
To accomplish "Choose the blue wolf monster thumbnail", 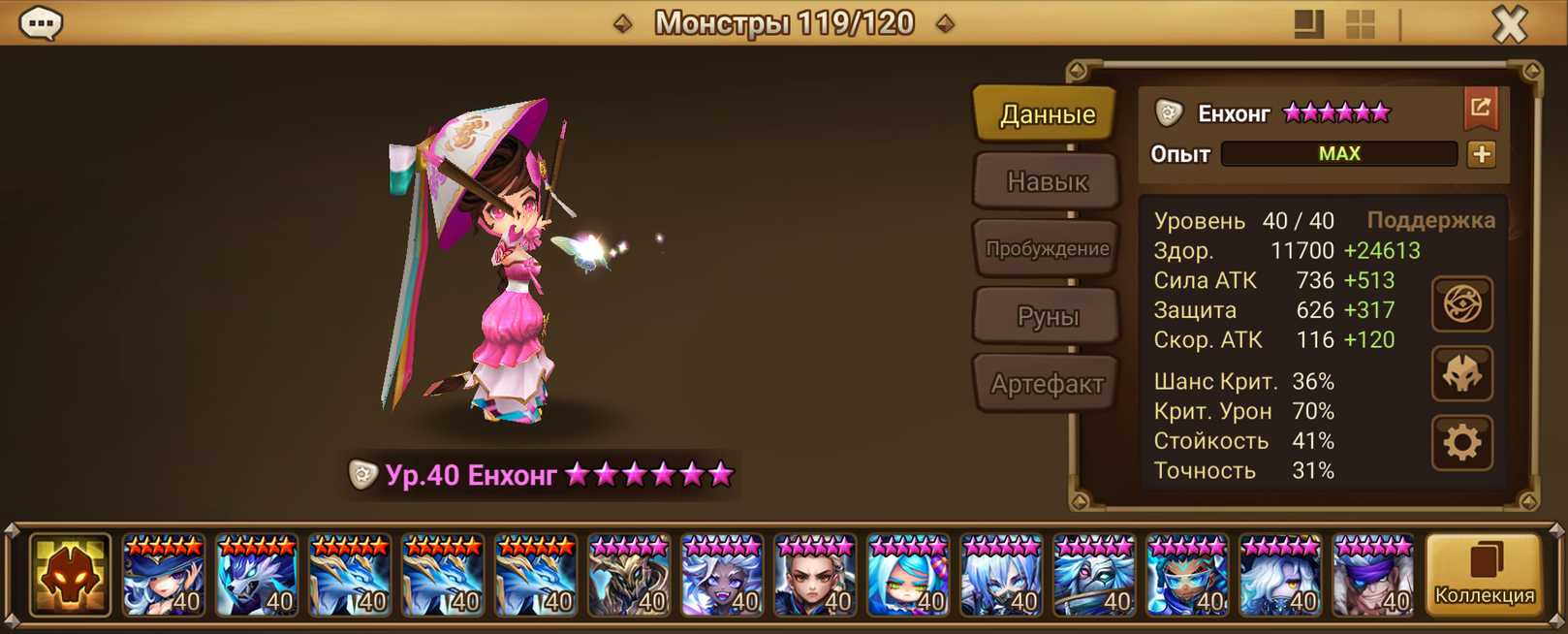I will pyautogui.click(x=257, y=576).
